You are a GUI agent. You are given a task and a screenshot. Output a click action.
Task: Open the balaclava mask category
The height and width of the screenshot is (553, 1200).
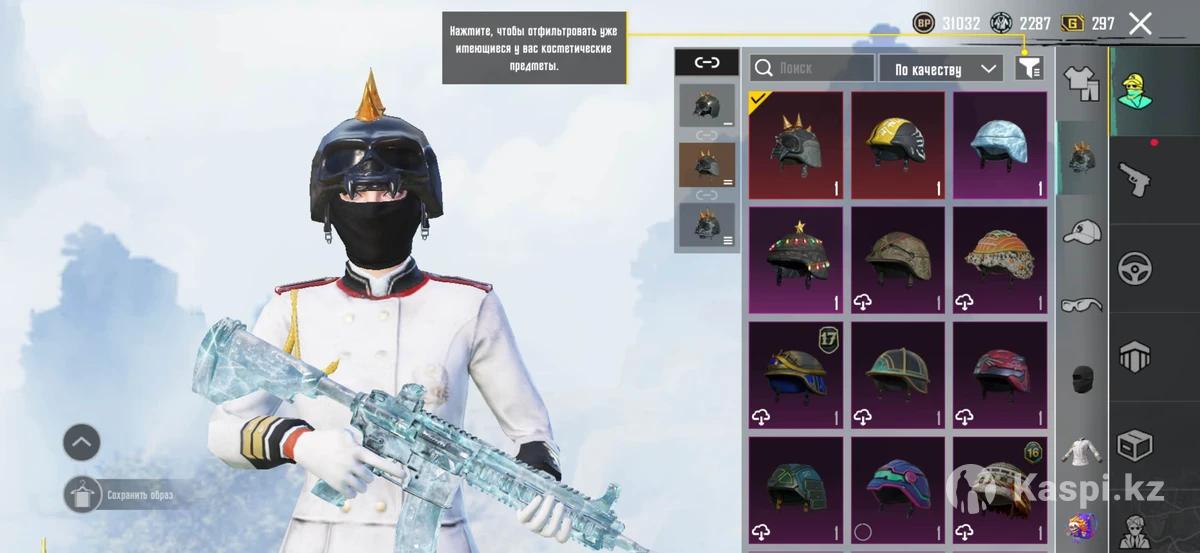pos(1081,378)
